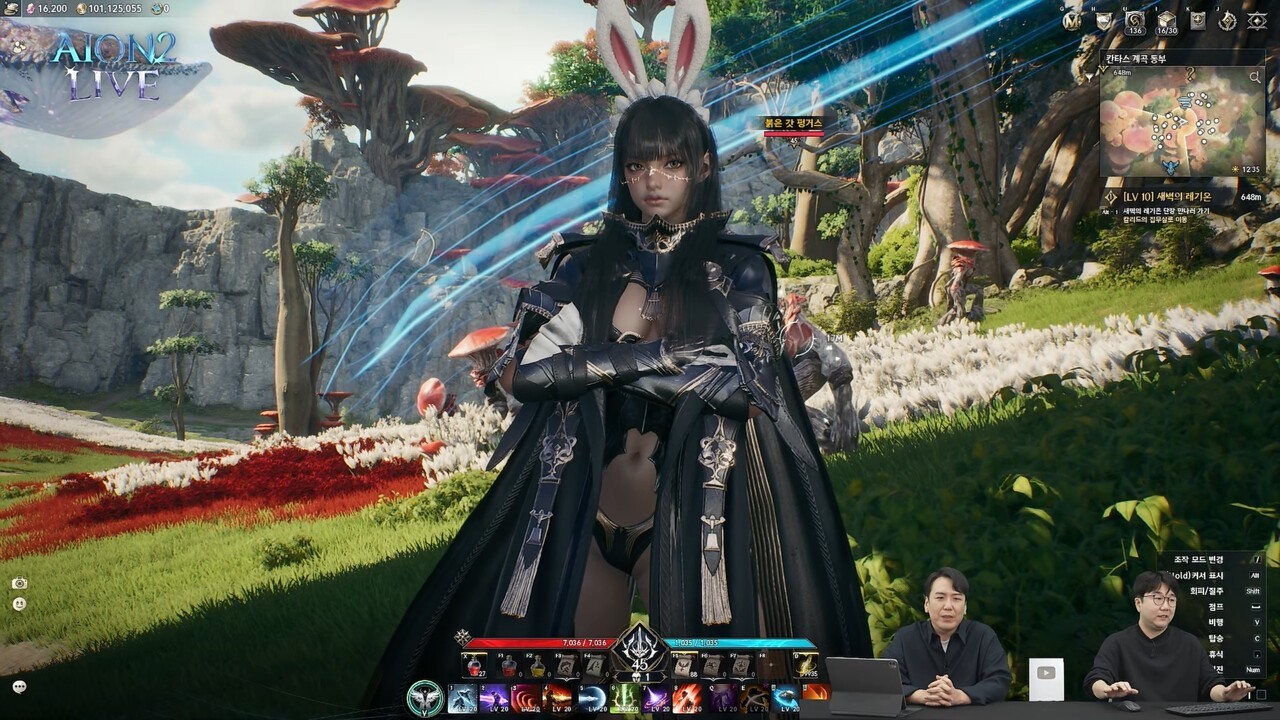Screen dimensions: 1280x720
Task: Click the winged circular emblem button
Action: click(x=425, y=698)
